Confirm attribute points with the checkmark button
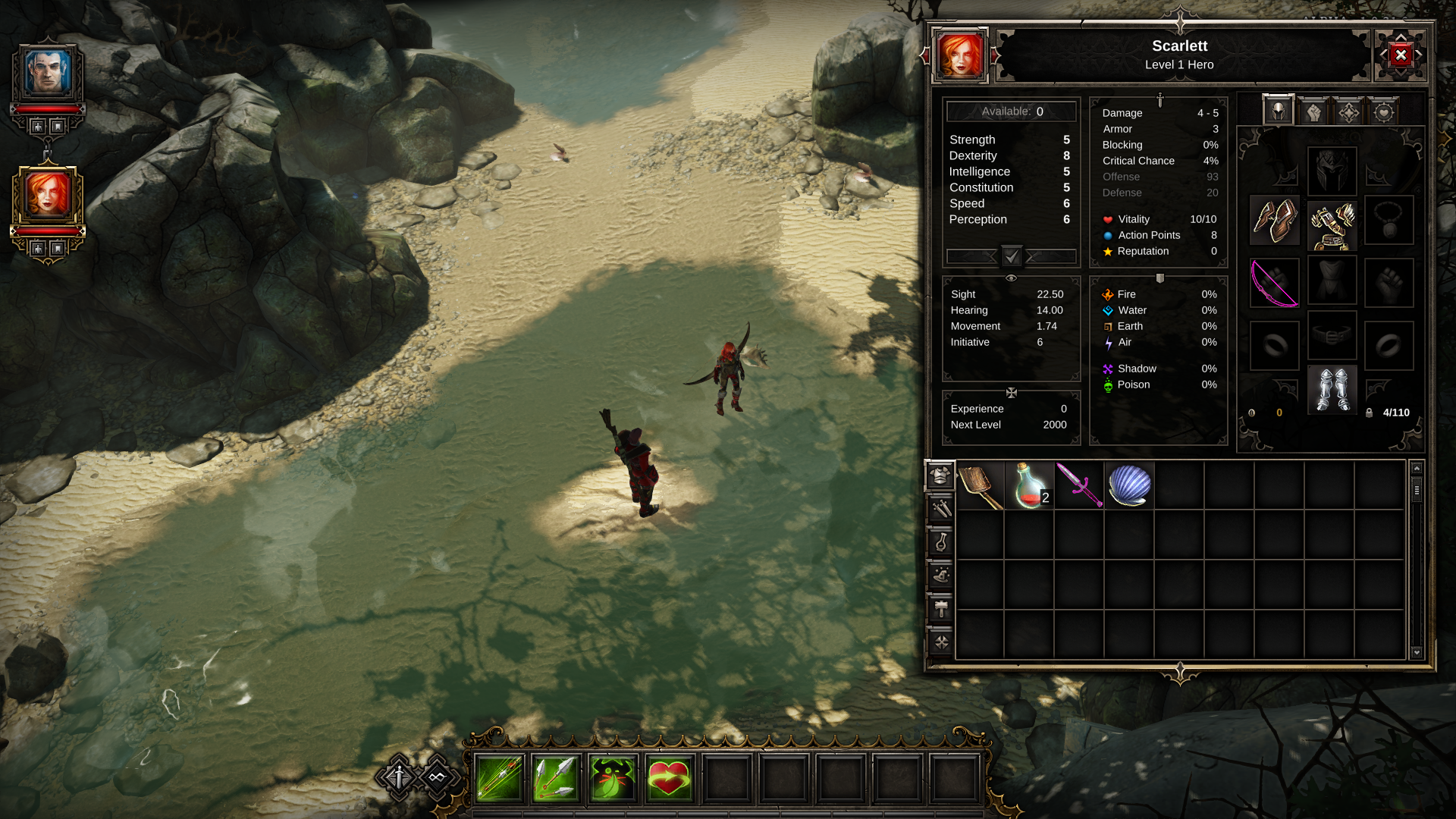The image size is (1456, 819). [x=1012, y=256]
